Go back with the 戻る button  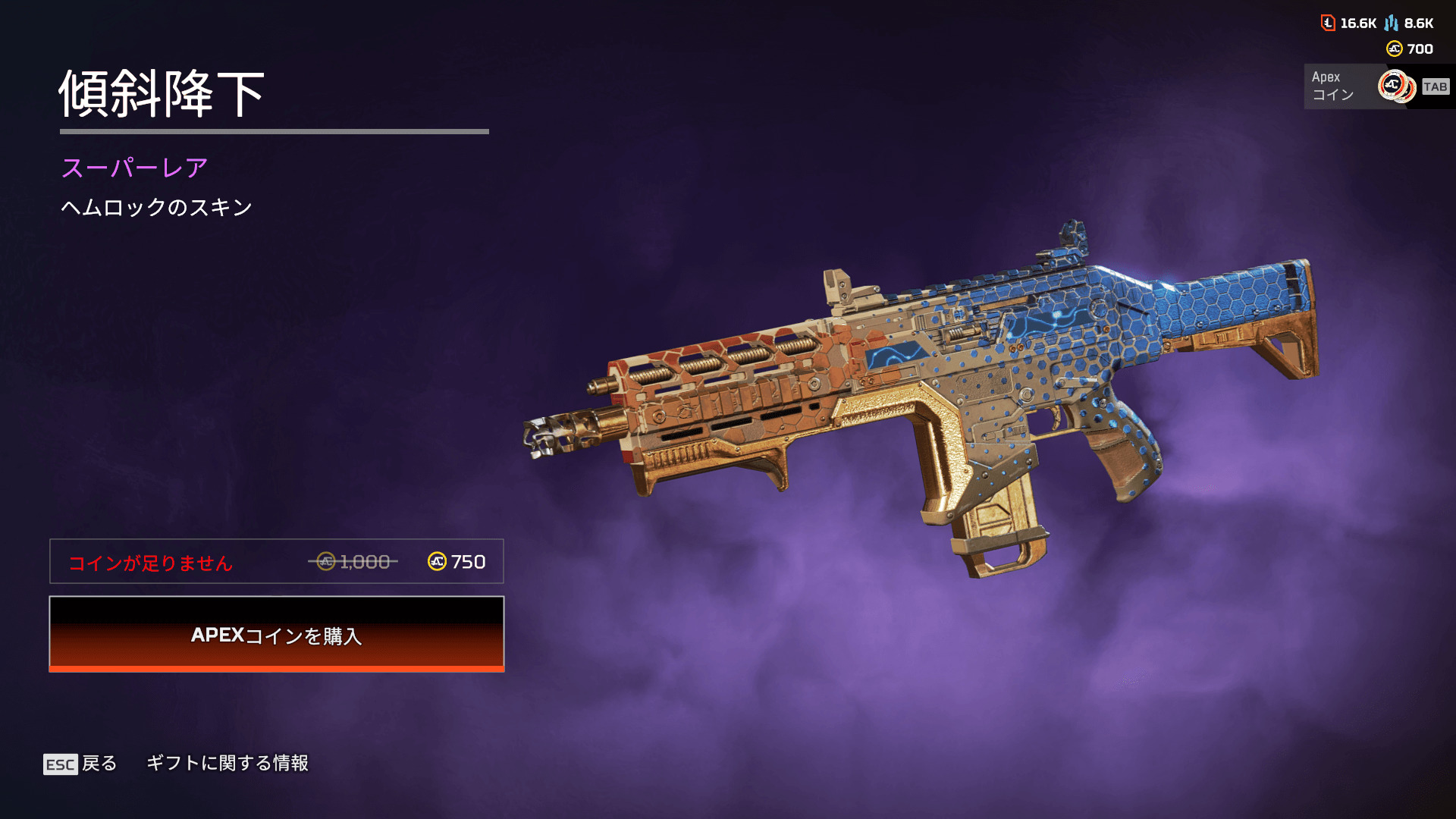(x=81, y=763)
